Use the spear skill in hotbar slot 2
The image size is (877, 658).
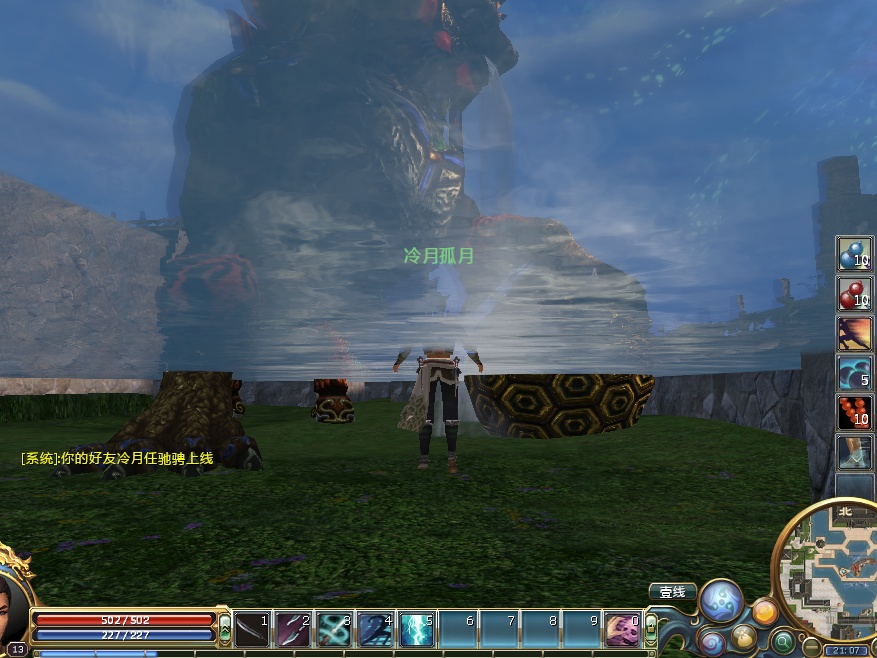(293, 630)
